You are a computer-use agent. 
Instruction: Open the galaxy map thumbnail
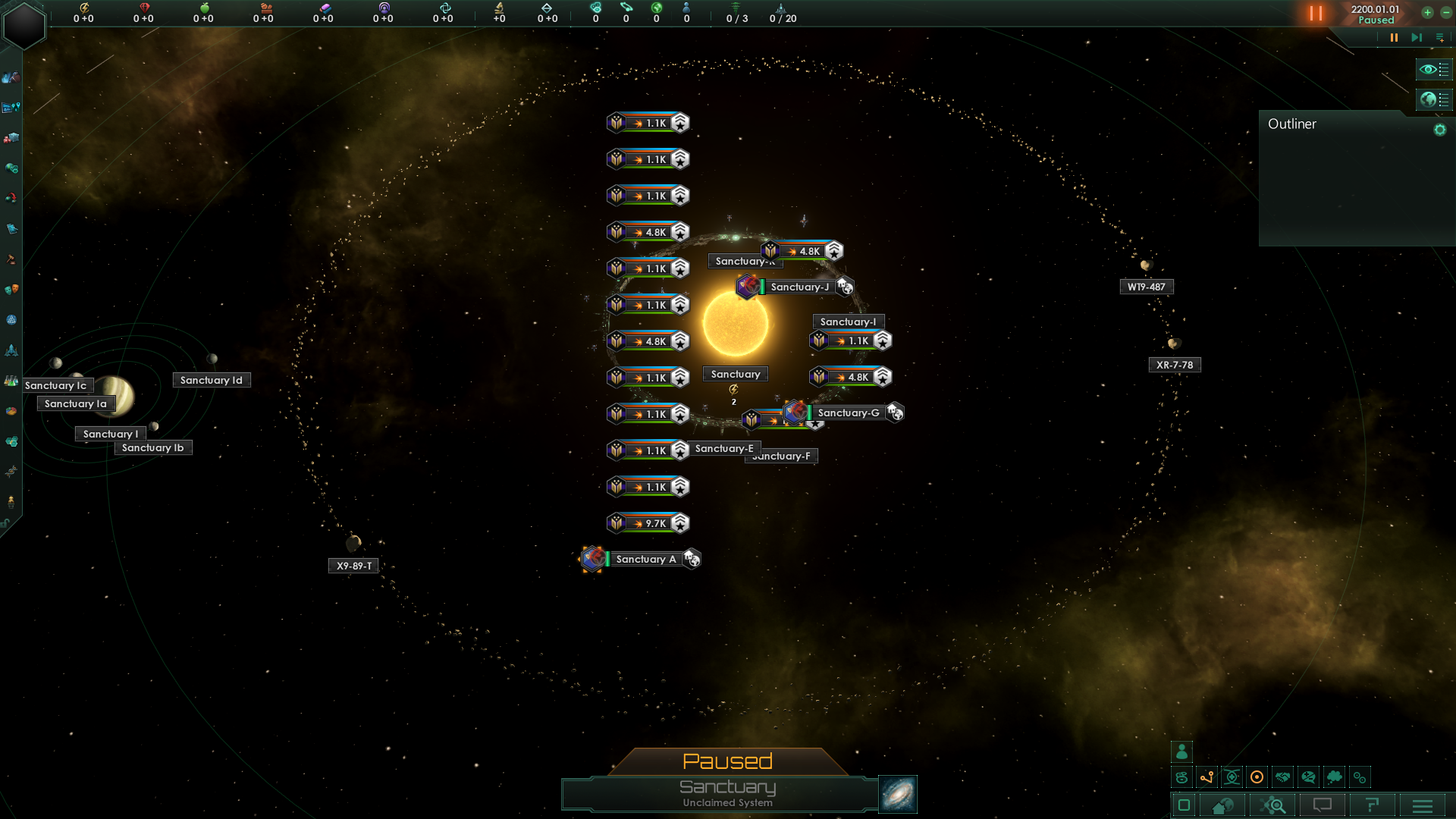pyautogui.click(x=898, y=794)
